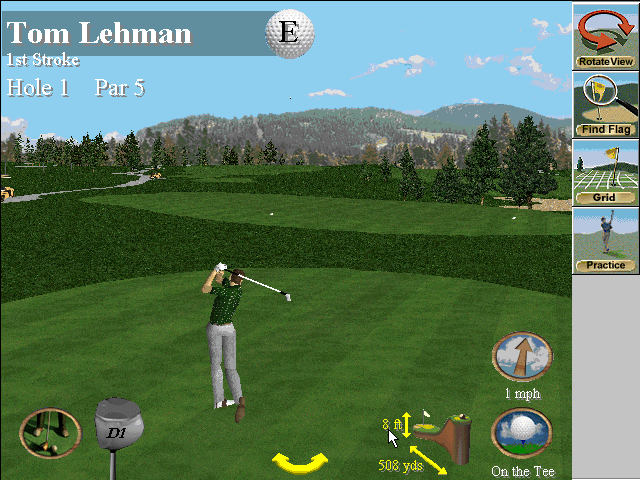Open the Find Flag view
Image resolution: width=640 pixels, height=480 pixels.
coord(606,104)
